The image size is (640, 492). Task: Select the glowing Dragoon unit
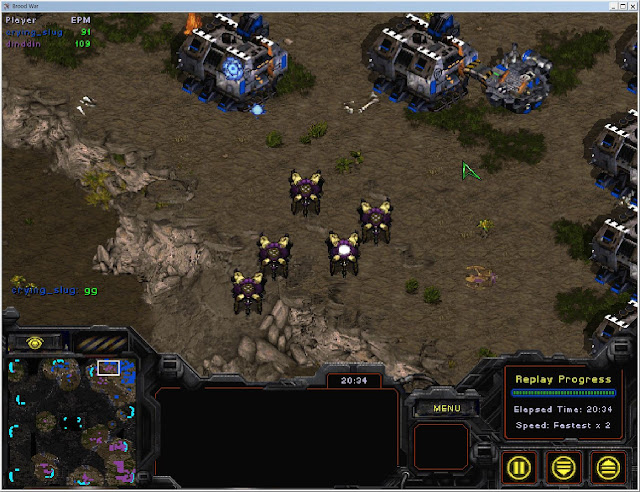click(344, 251)
